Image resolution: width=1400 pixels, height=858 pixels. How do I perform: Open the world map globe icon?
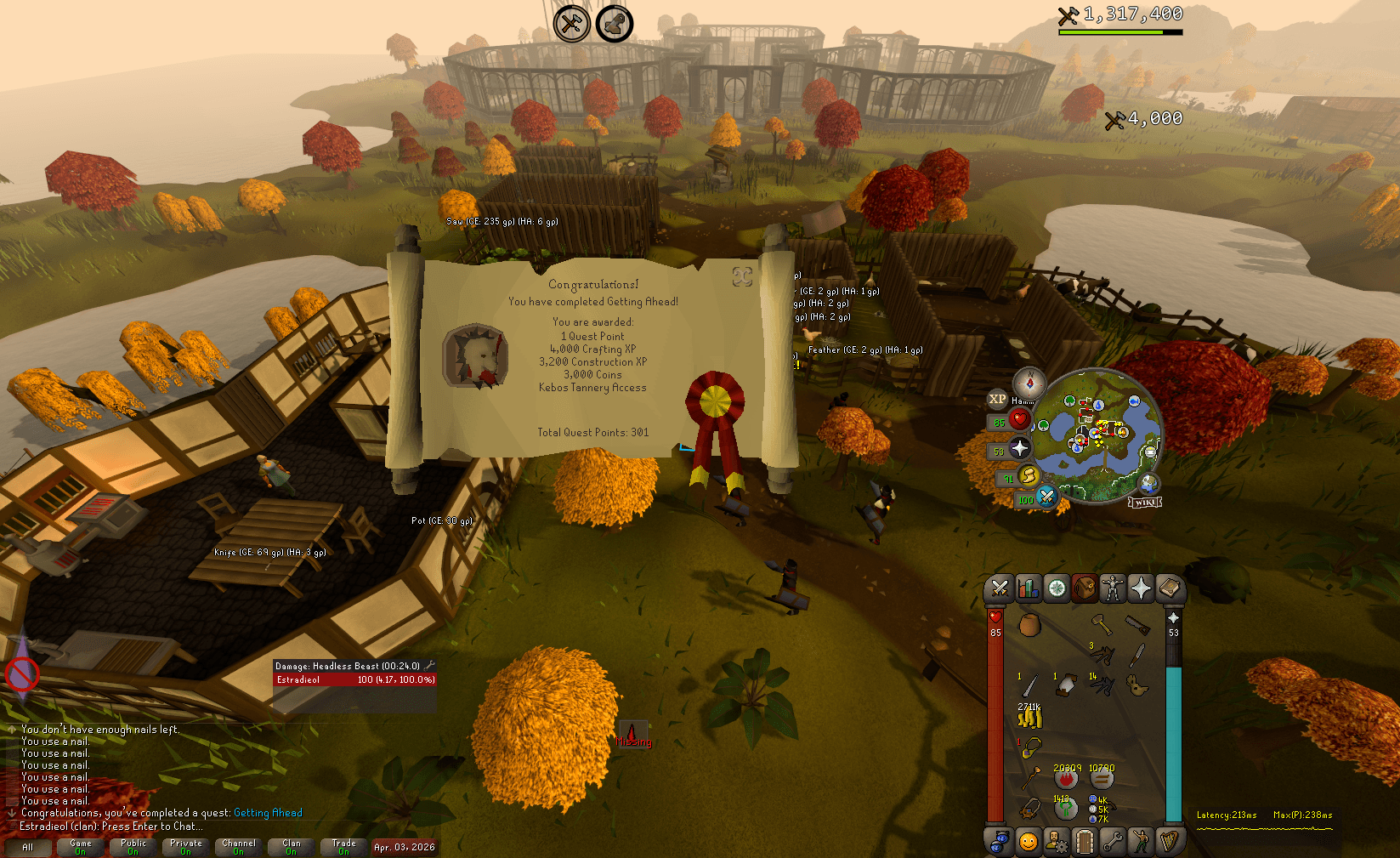(x=1148, y=483)
